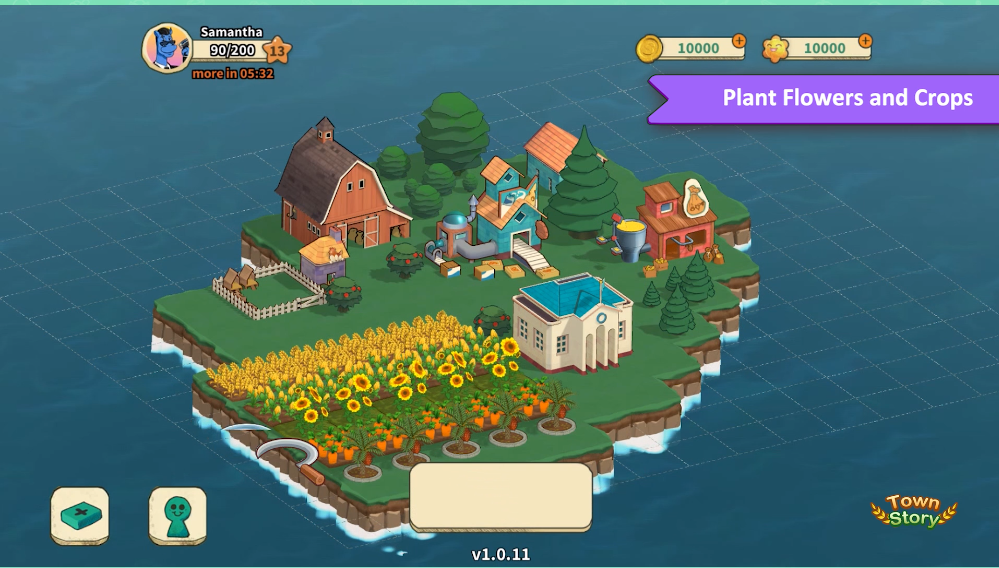Open the green character pawn menu
Viewport: 999px width, 568px height.
(178, 516)
